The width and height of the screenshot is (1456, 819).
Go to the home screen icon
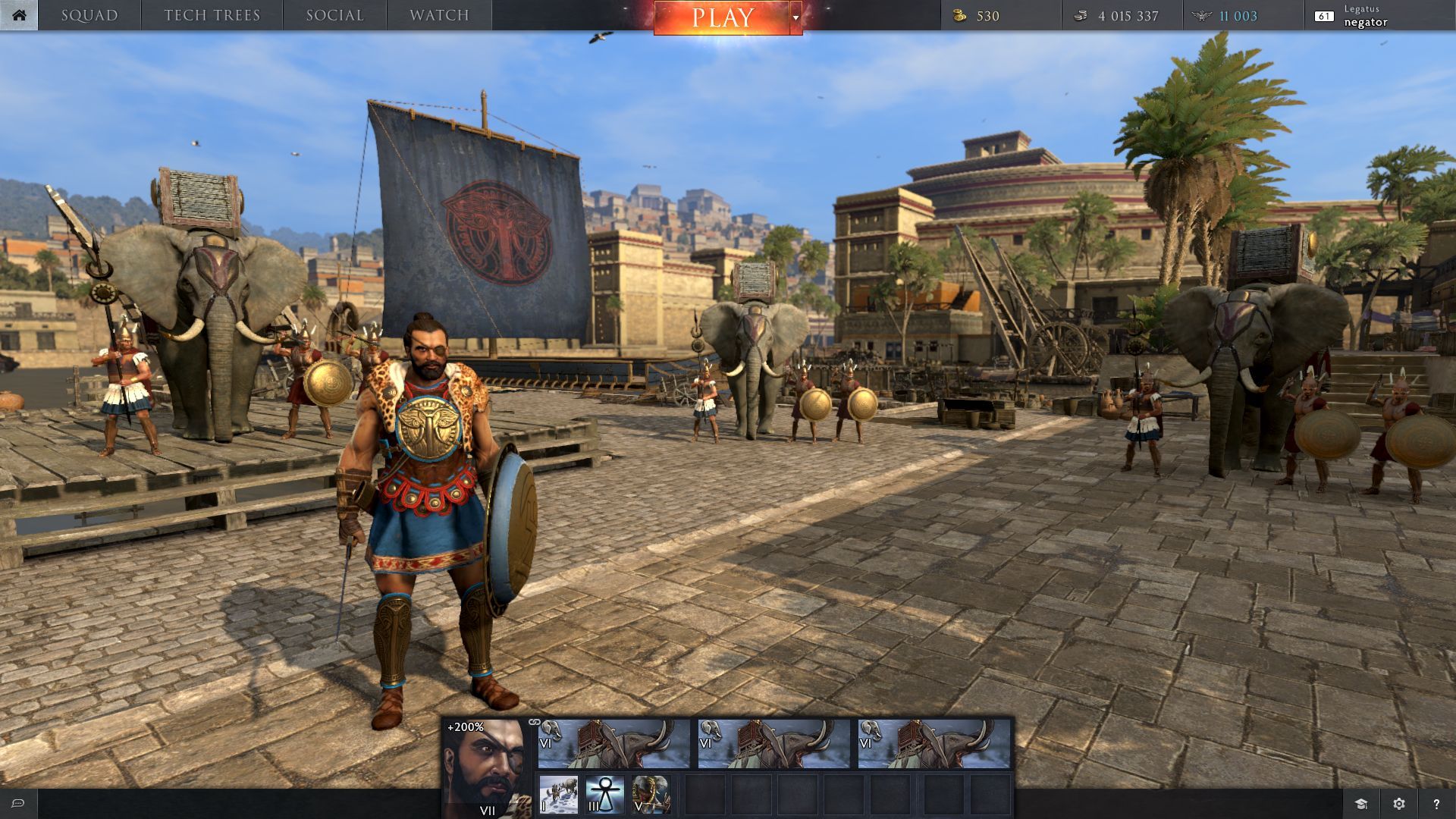(19, 15)
